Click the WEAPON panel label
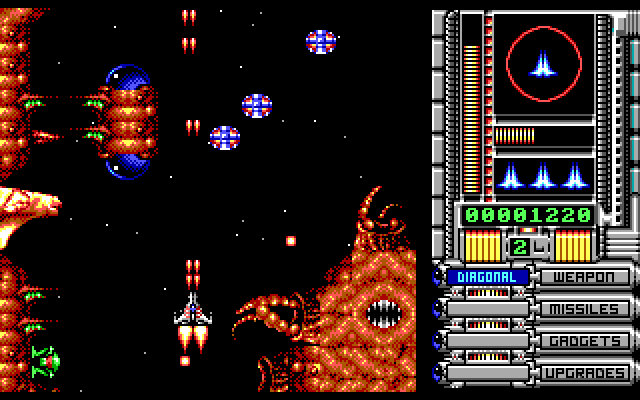Screen dimensions: 640x400 coord(585,277)
